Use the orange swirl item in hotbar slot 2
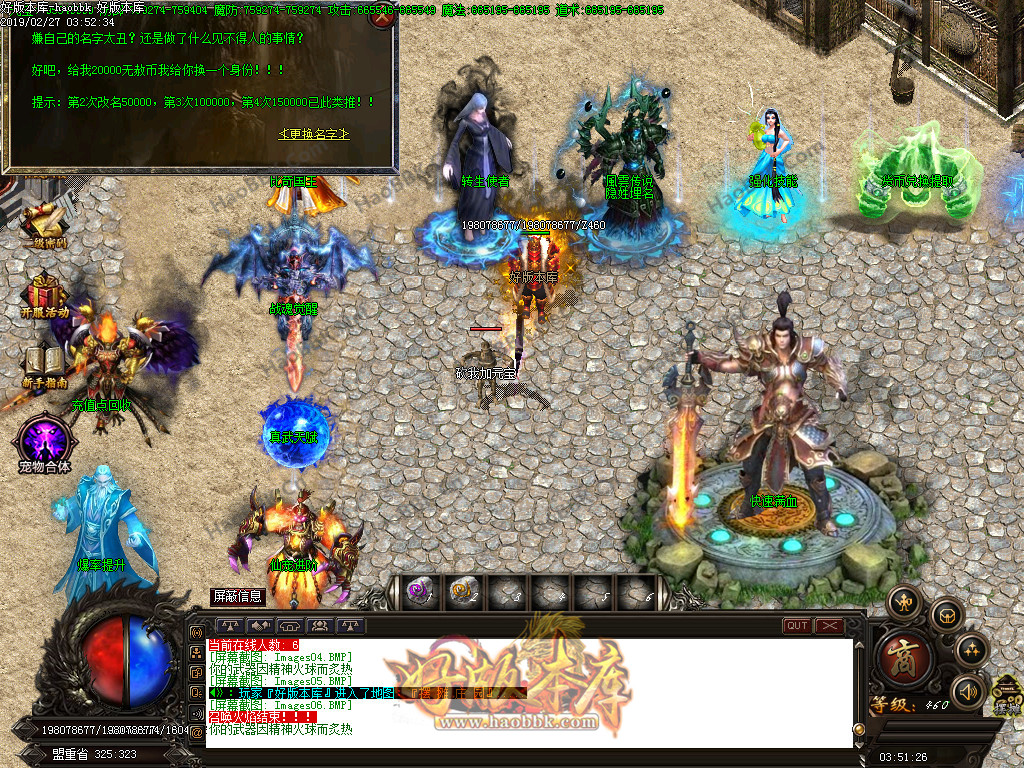Viewport: 1024px width, 768px height. coord(461,592)
